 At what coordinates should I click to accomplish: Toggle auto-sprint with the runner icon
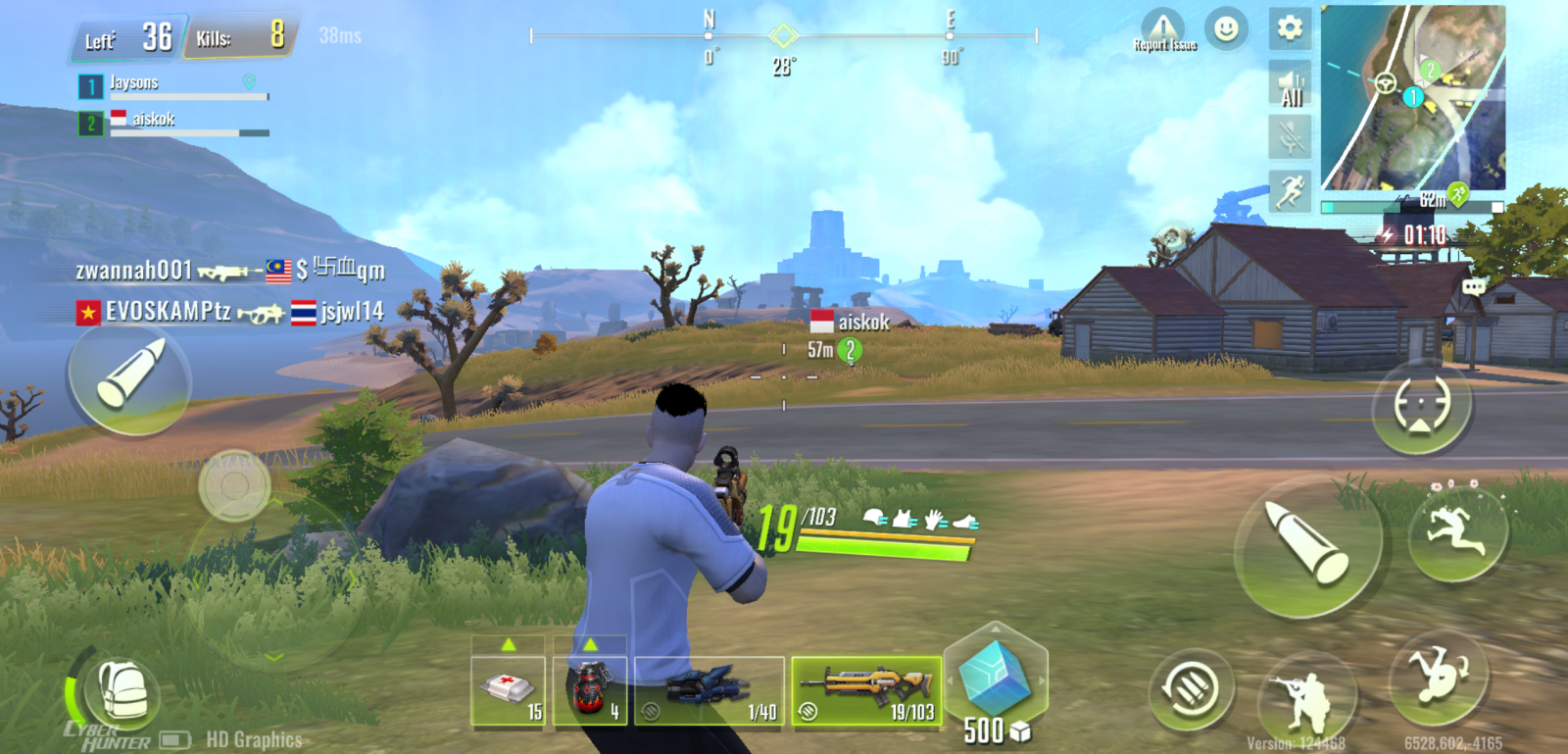pyautogui.click(x=1292, y=186)
